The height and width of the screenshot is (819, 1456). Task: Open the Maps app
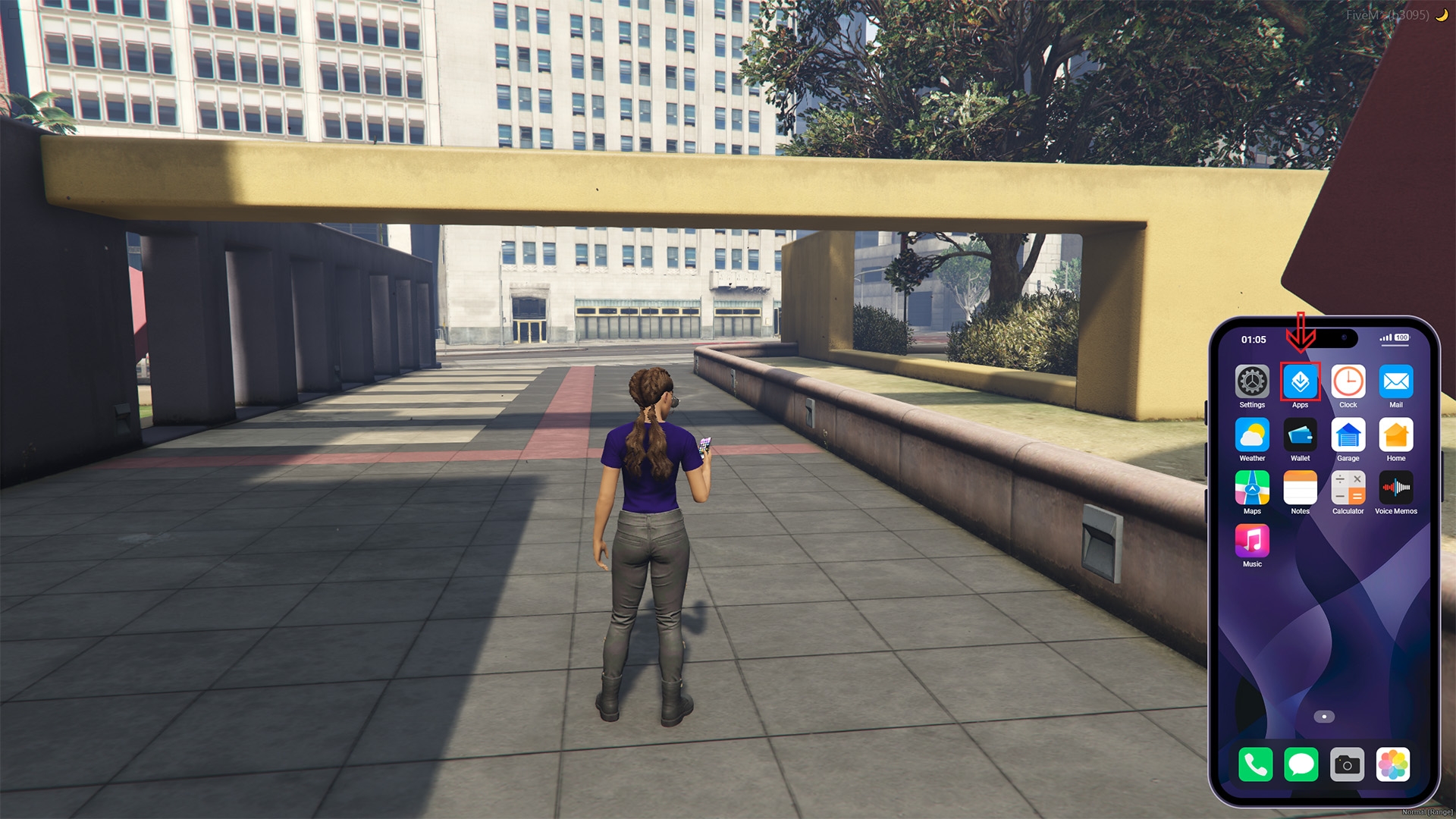point(1252,488)
